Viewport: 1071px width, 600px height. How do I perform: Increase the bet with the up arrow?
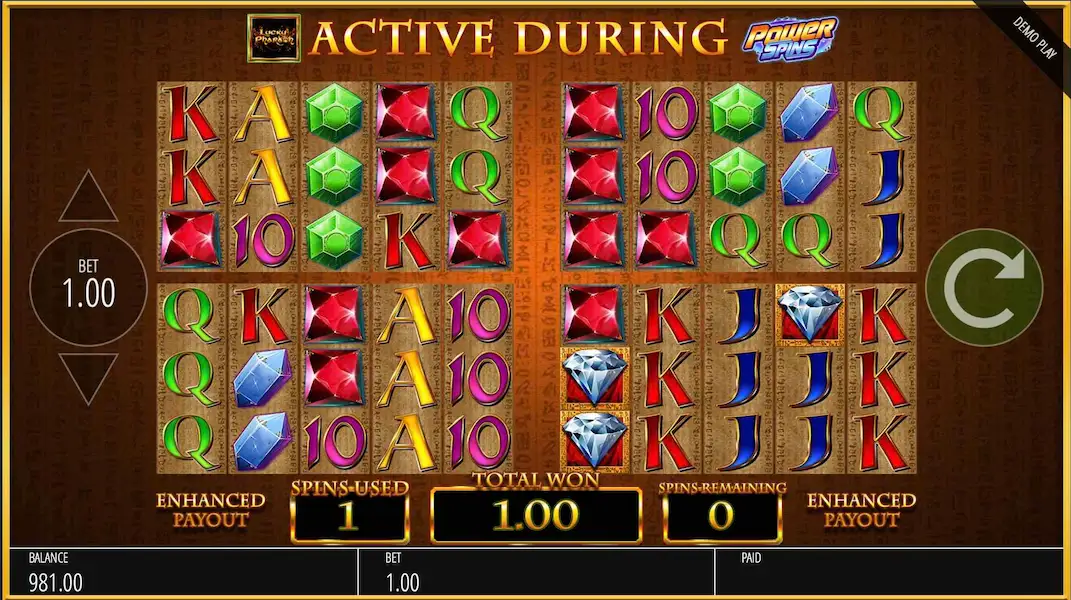(88, 199)
